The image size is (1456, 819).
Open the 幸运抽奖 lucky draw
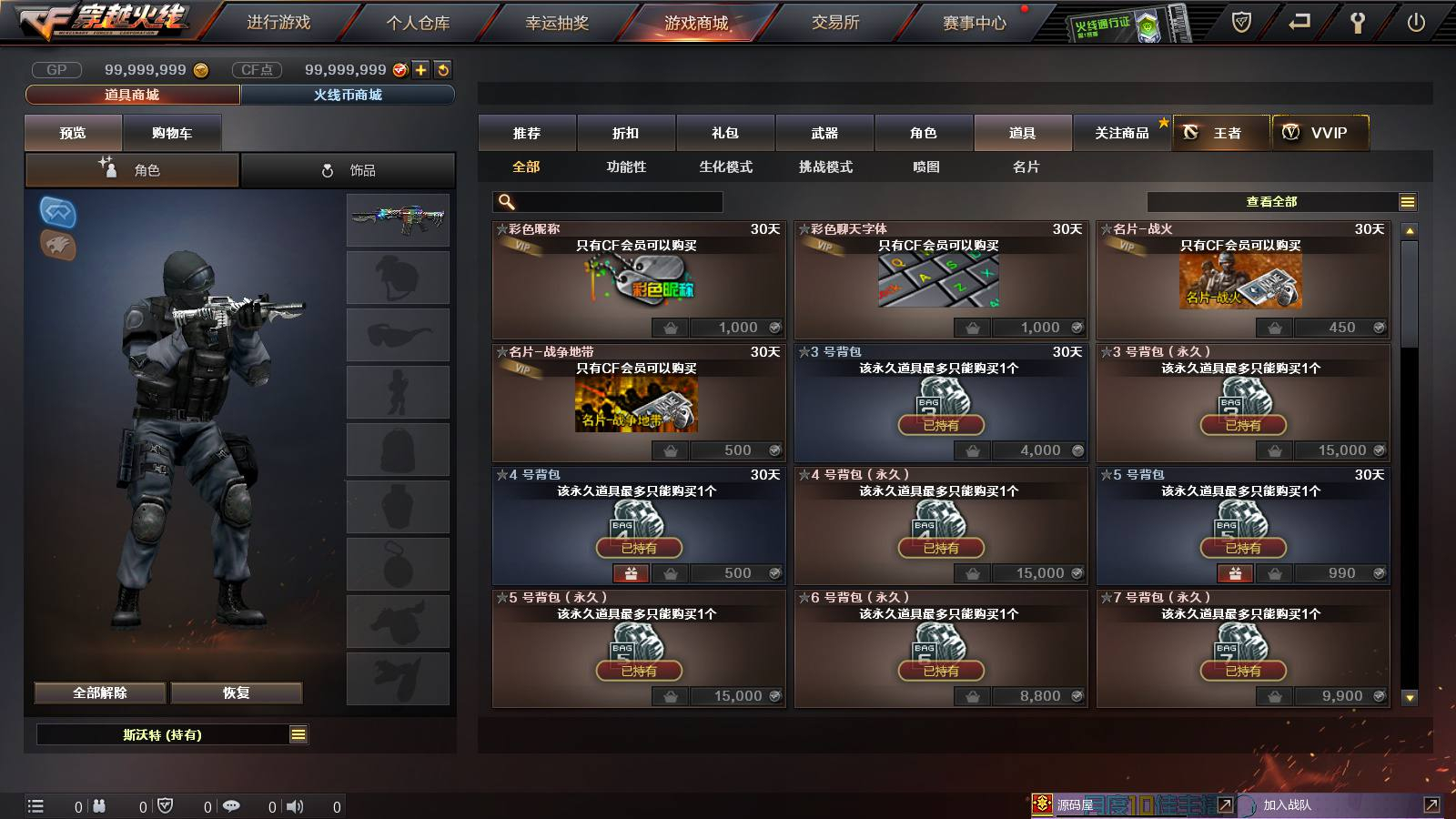557,23
